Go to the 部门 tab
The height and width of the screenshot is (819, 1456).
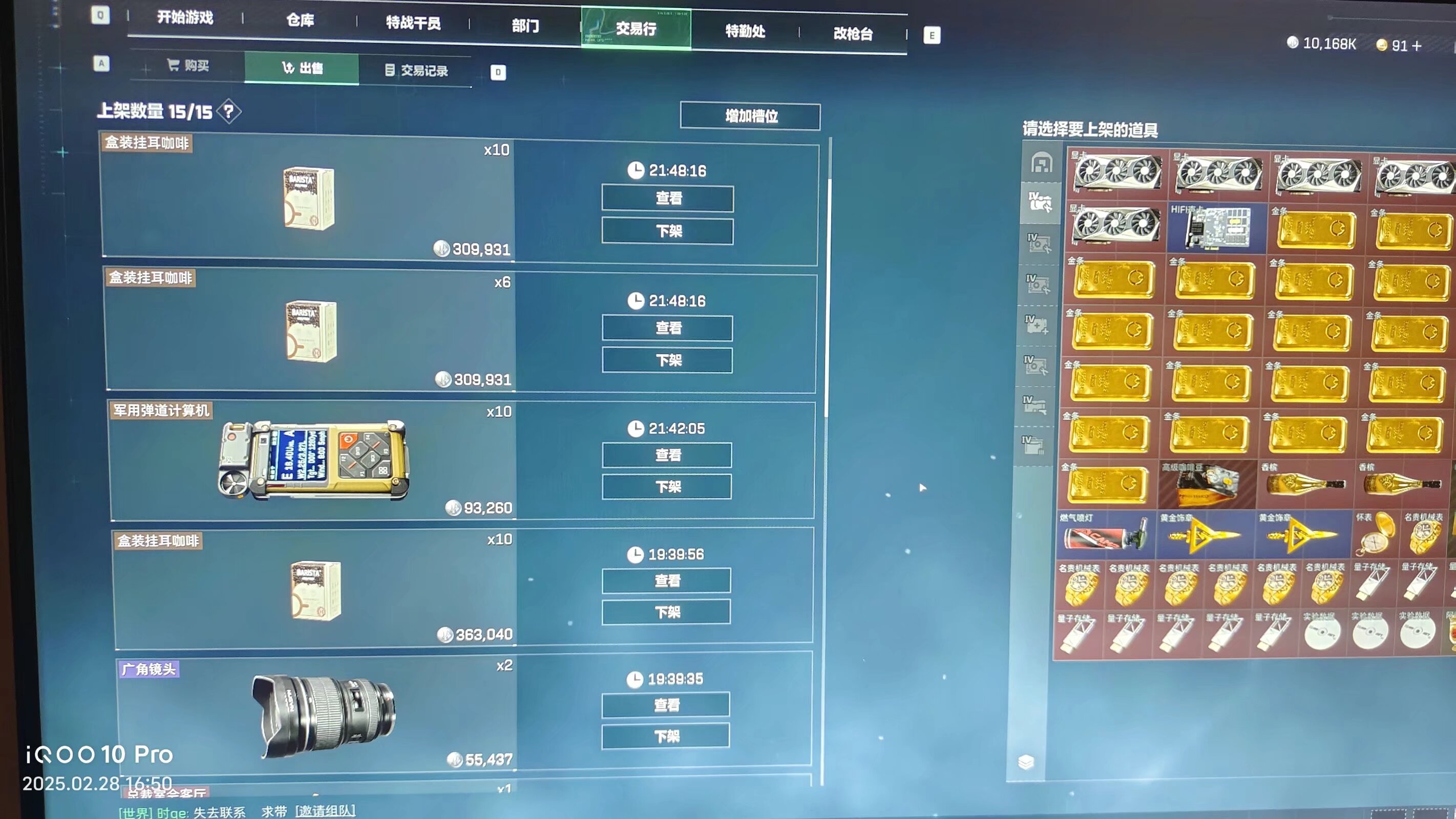(x=525, y=26)
